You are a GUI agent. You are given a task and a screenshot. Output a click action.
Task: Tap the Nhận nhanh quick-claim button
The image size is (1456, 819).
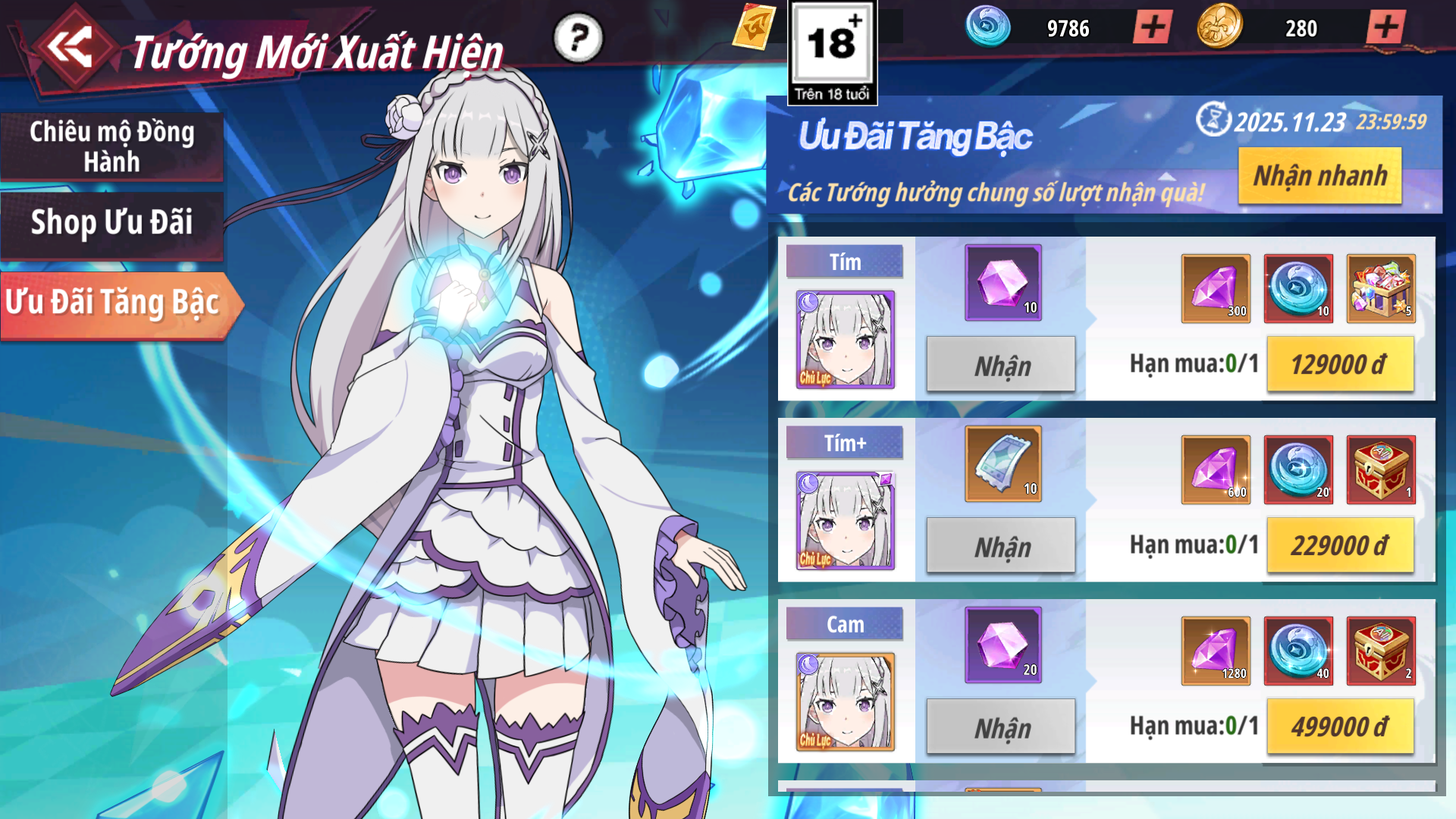coord(1319,176)
